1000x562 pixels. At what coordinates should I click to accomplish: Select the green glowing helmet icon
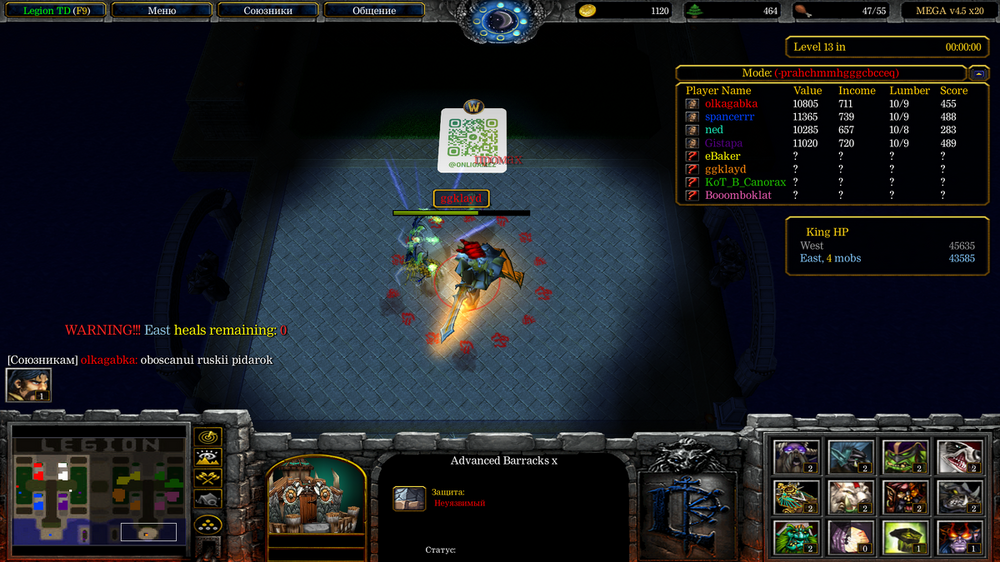[903, 536]
